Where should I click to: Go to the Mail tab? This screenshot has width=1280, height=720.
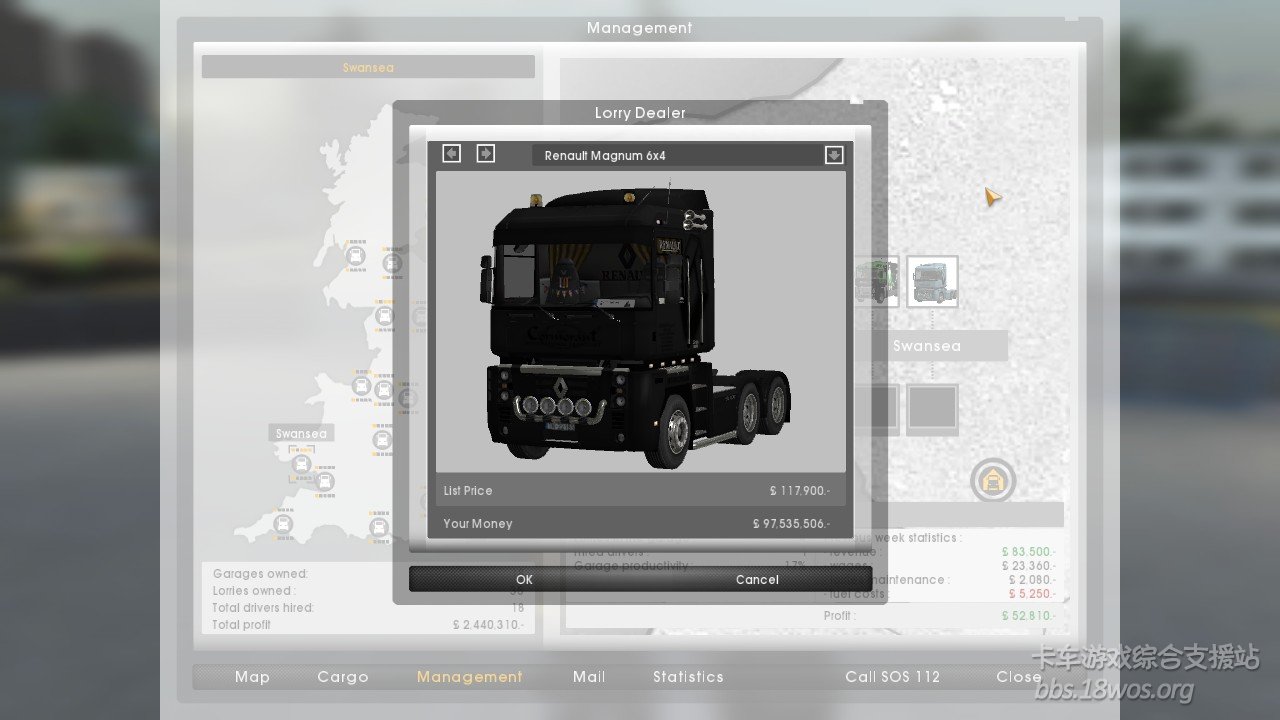point(589,677)
